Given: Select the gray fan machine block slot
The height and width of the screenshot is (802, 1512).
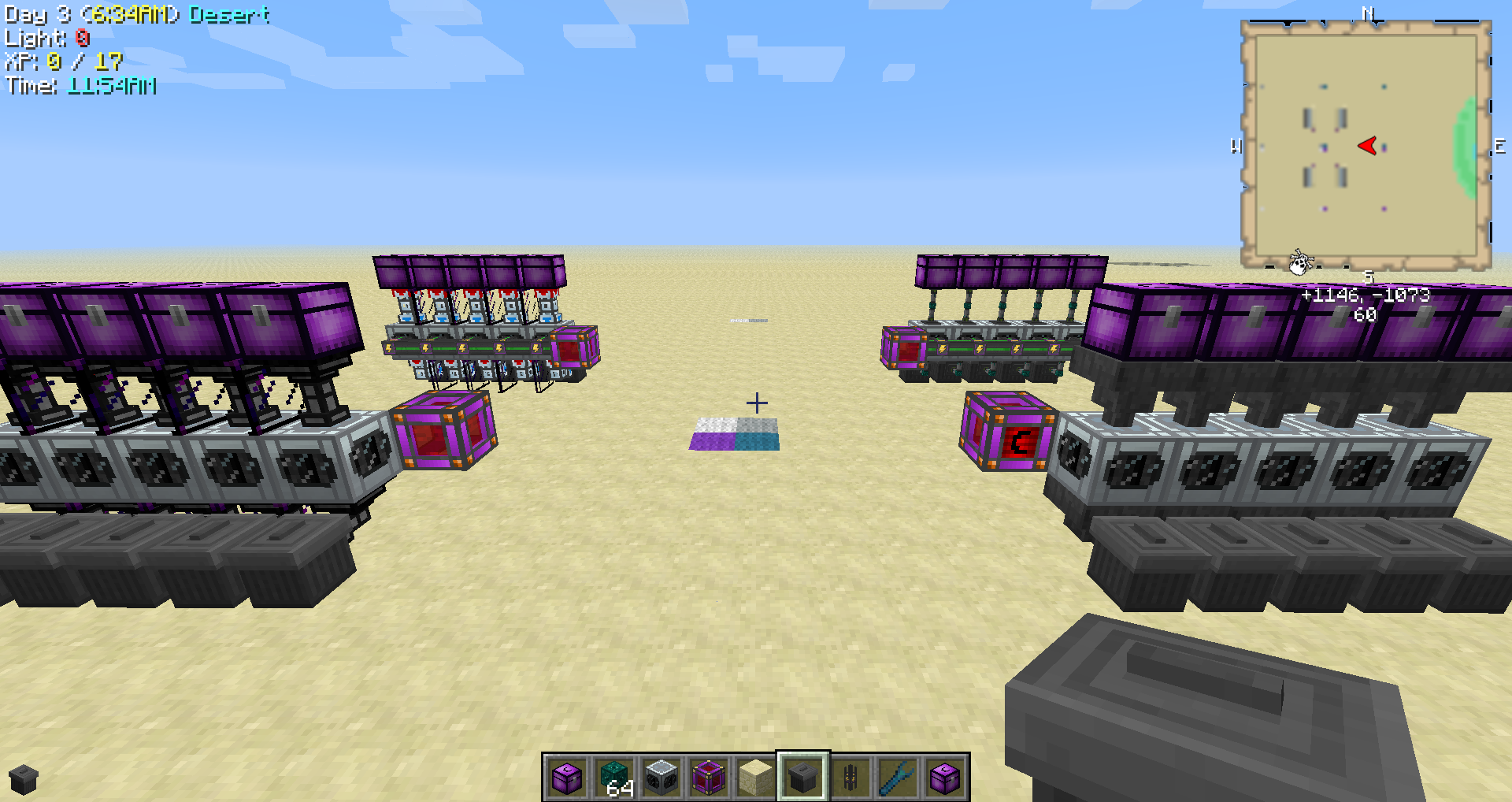Looking at the screenshot, I should [x=661, y=777].
